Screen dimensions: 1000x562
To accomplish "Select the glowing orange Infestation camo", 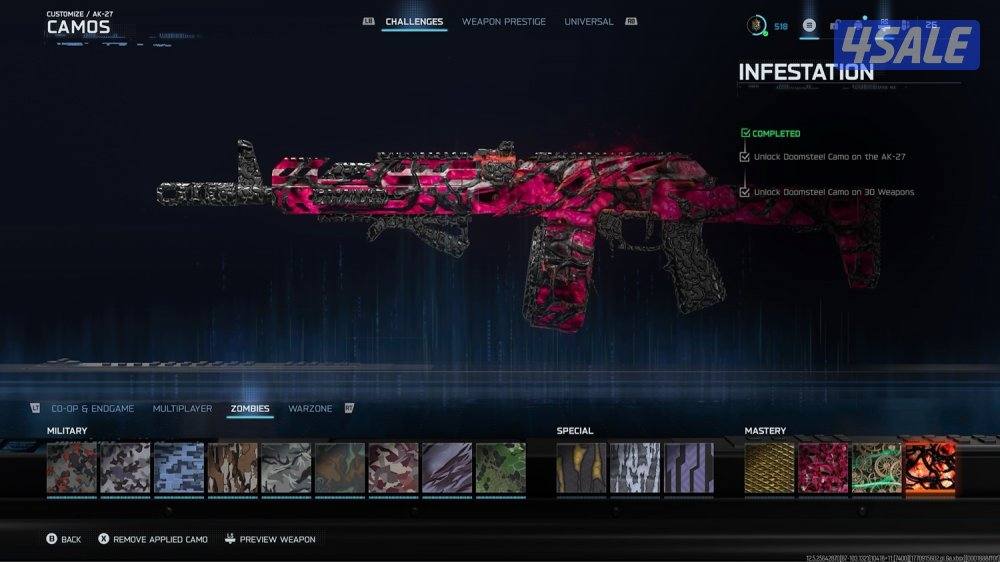I will 930,468.
